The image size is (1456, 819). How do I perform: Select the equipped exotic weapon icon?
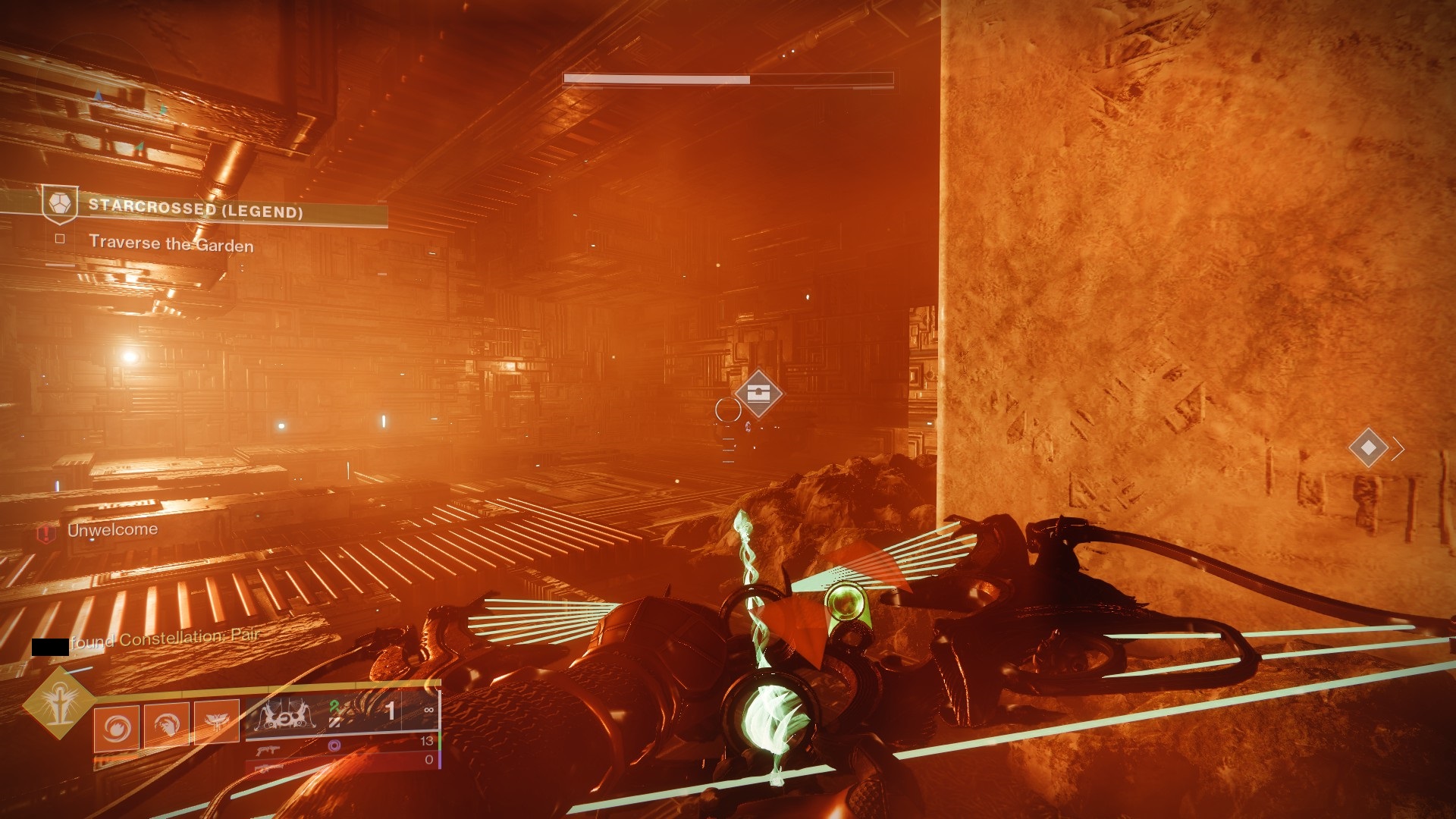click(282, 715)
